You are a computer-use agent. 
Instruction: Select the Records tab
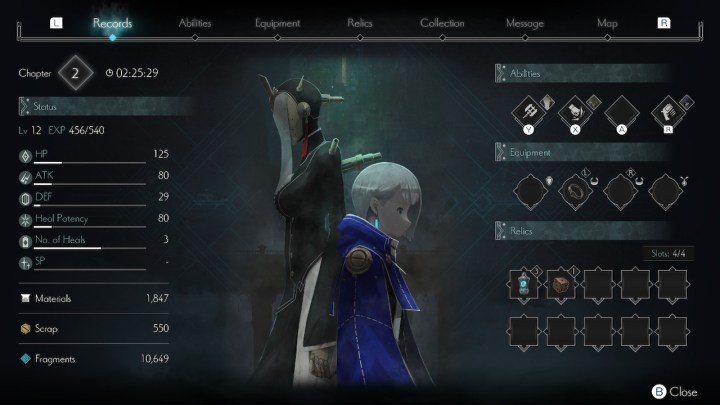pos(112,22)
